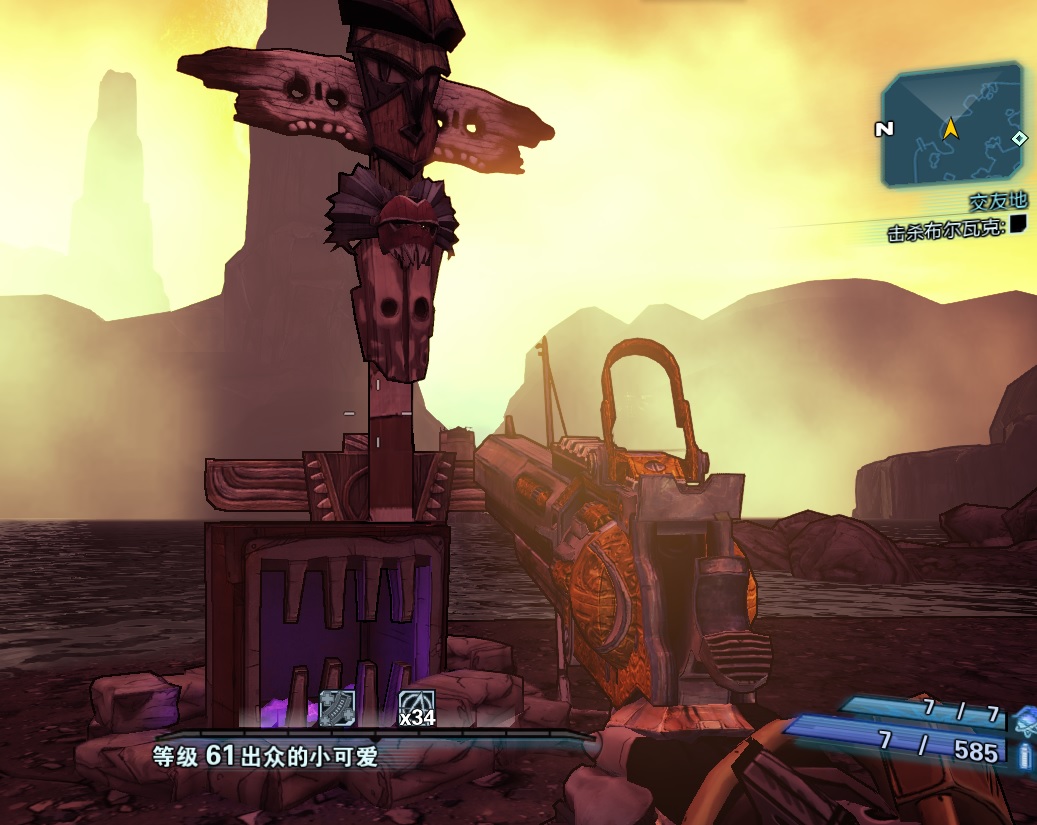Screen dimensions: 1037x825
Task: Tick the 击杀布尔瓦克 objective checkbox
Action: tap(1018, 224)
